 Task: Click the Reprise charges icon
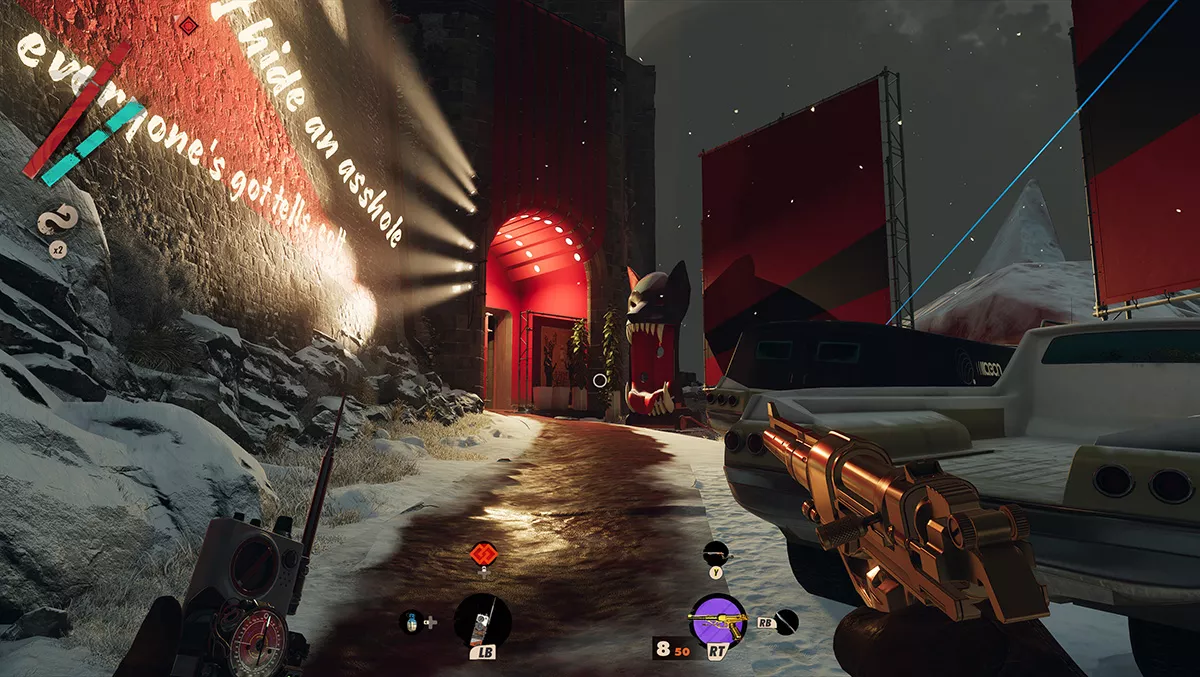pyautogui.click(x=54, y=220)
